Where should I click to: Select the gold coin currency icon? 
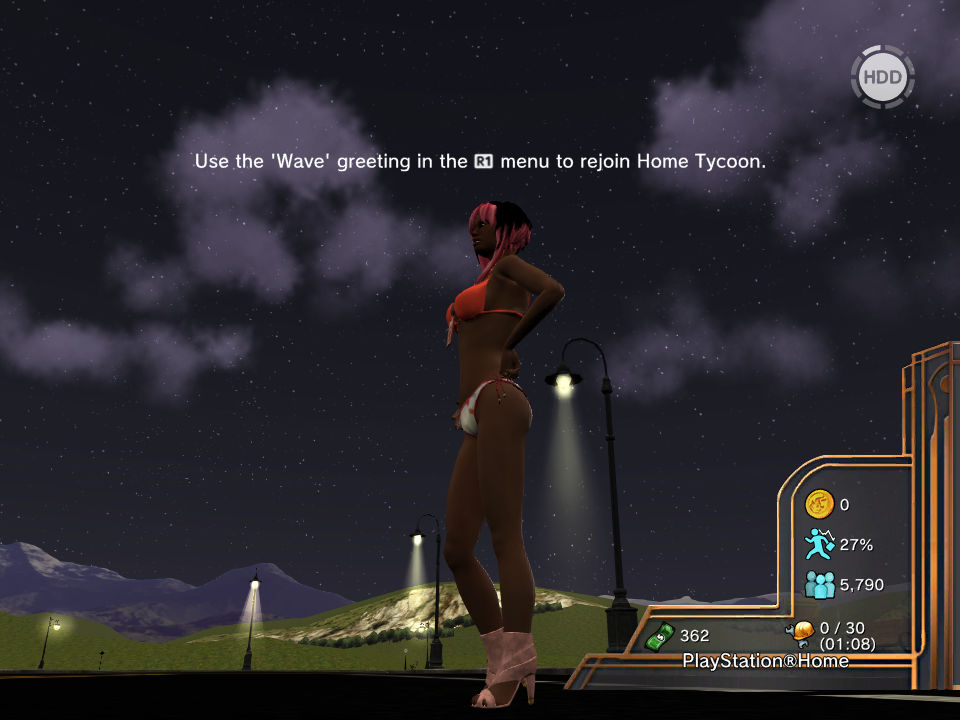pos(819,505)
